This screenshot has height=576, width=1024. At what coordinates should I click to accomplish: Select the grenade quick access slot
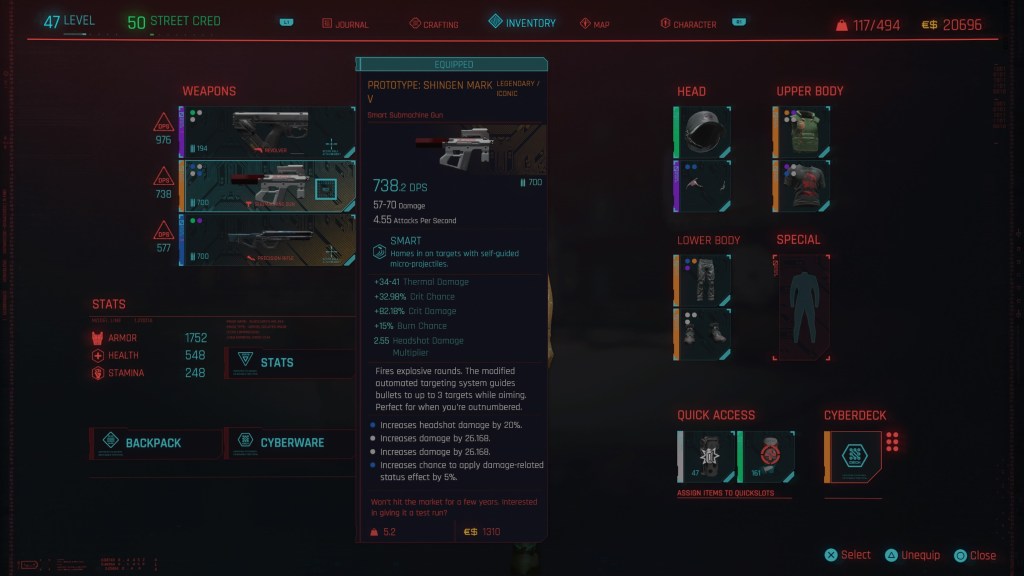pyautogui.click(x=707, y=456)
